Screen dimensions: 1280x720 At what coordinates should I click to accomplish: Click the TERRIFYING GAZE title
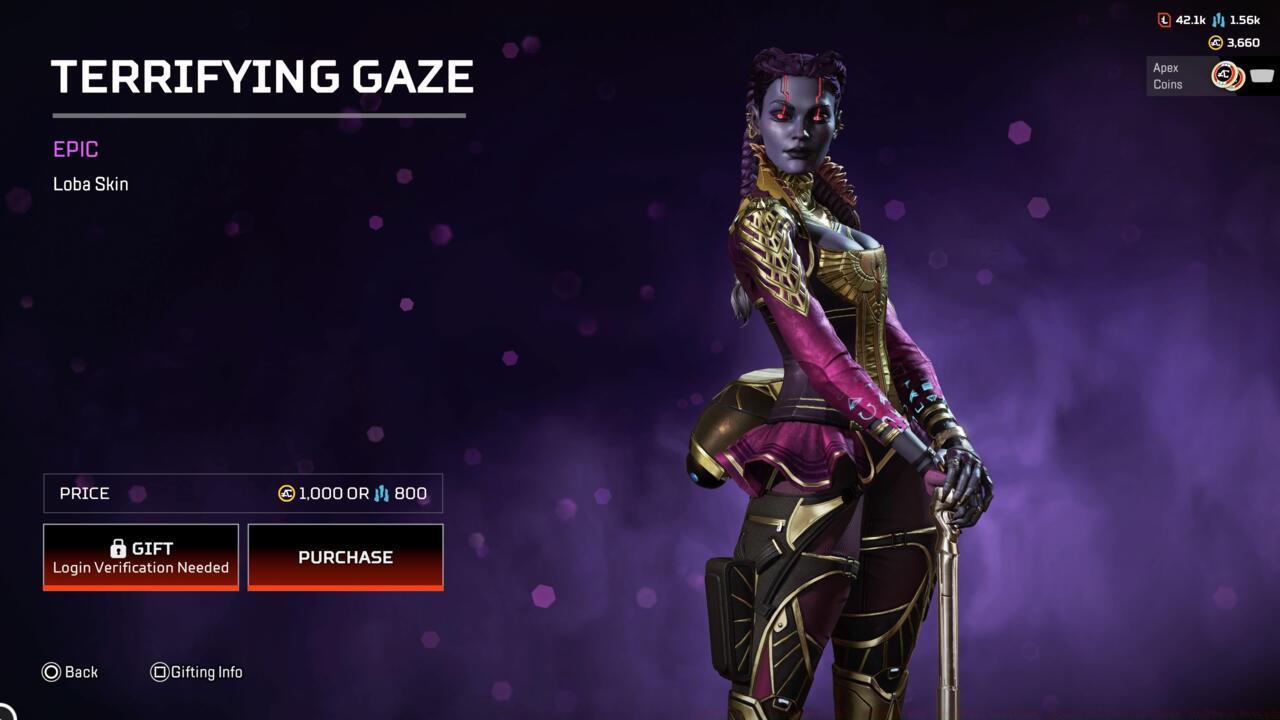263,76
